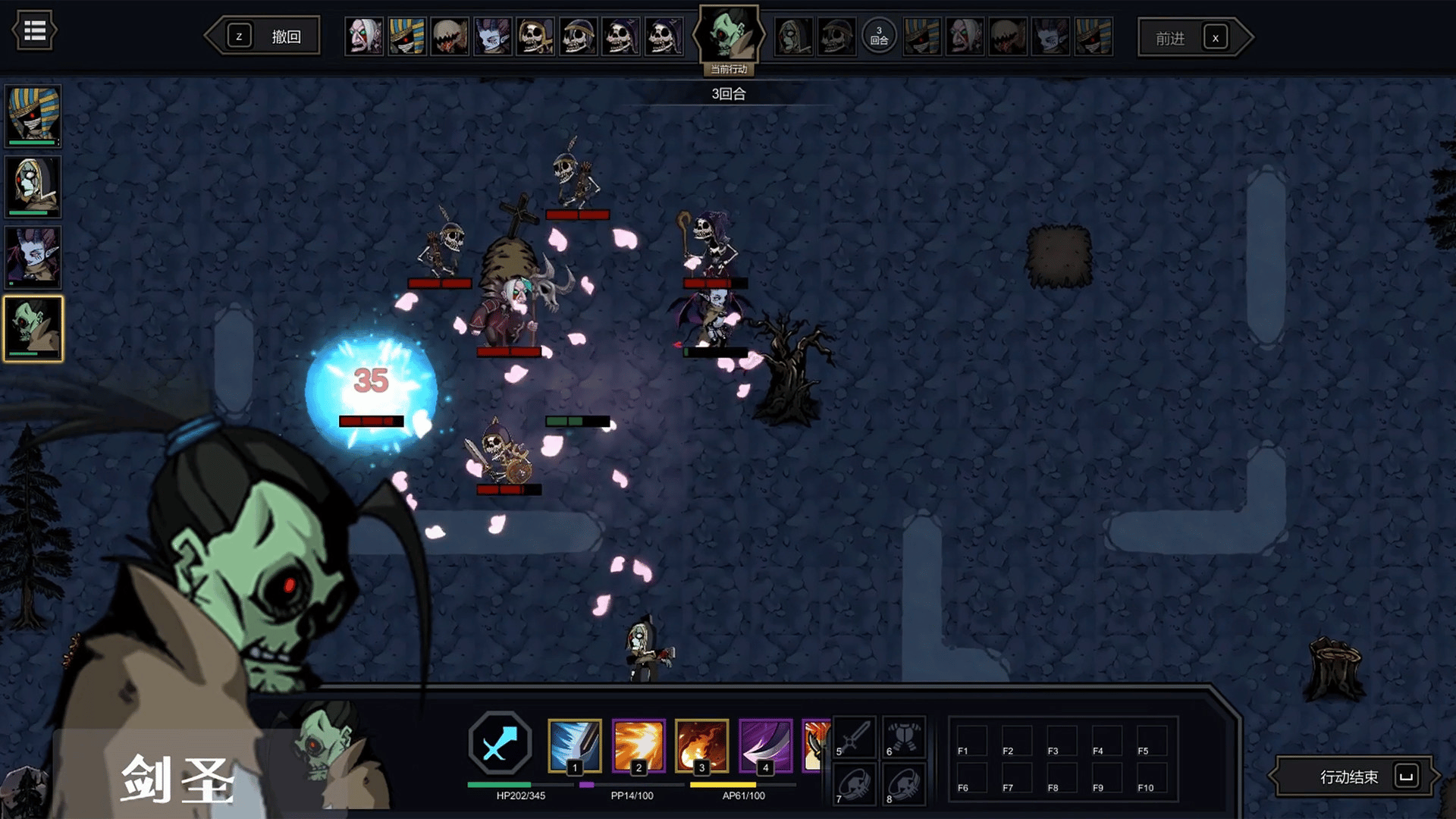This screenshot has width=1456, height=819.
Task: Use the blue sword slash skill 1
Action: coord(574,745)
